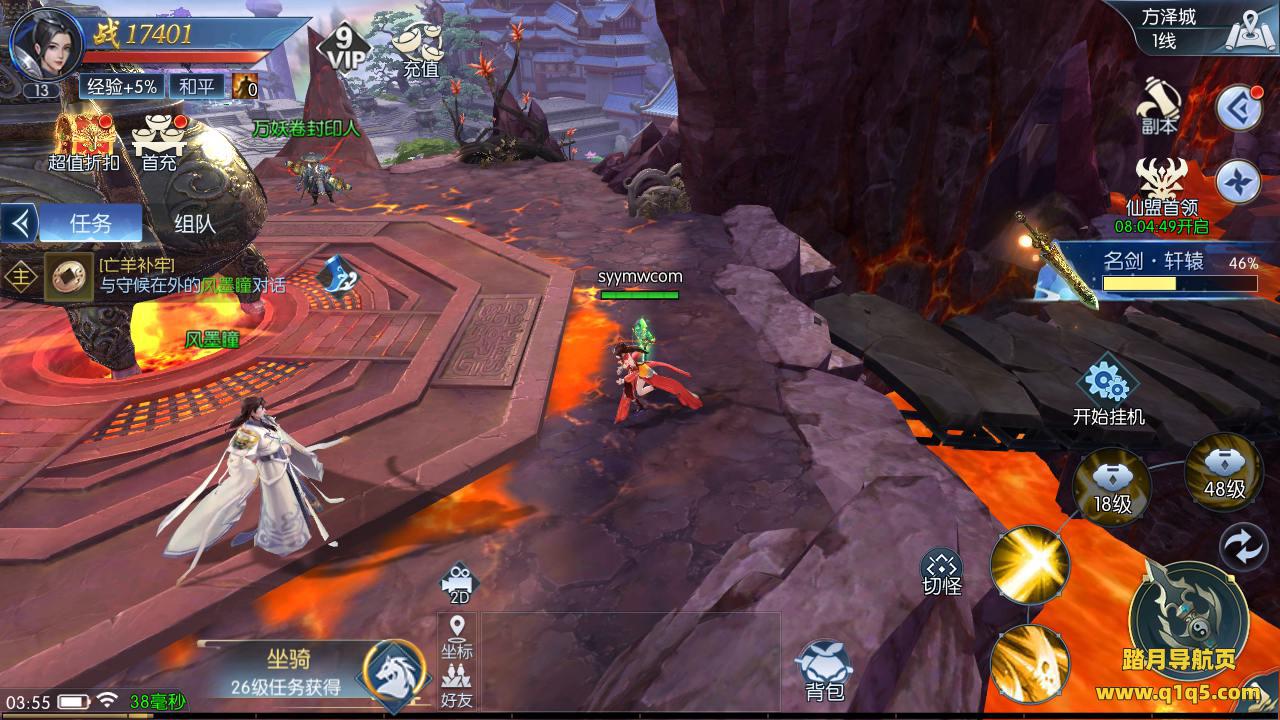Open the 超值折扣 discount chest
This screenshot has width=1280, height=720.
coord(83,142)
